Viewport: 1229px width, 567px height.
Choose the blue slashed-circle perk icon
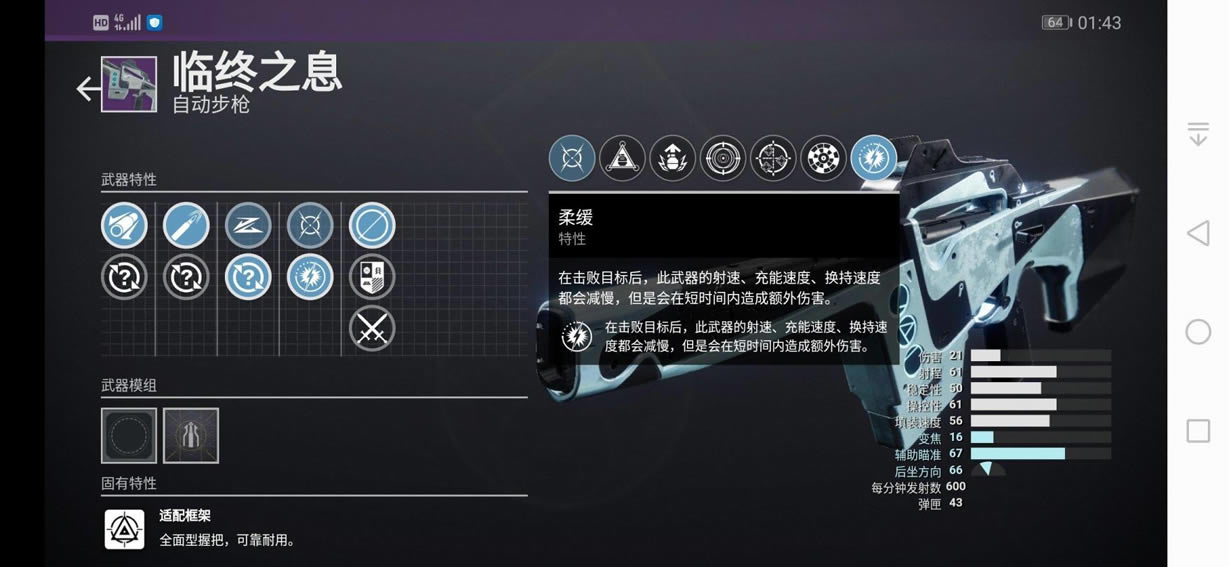click(x=372, y=226)
